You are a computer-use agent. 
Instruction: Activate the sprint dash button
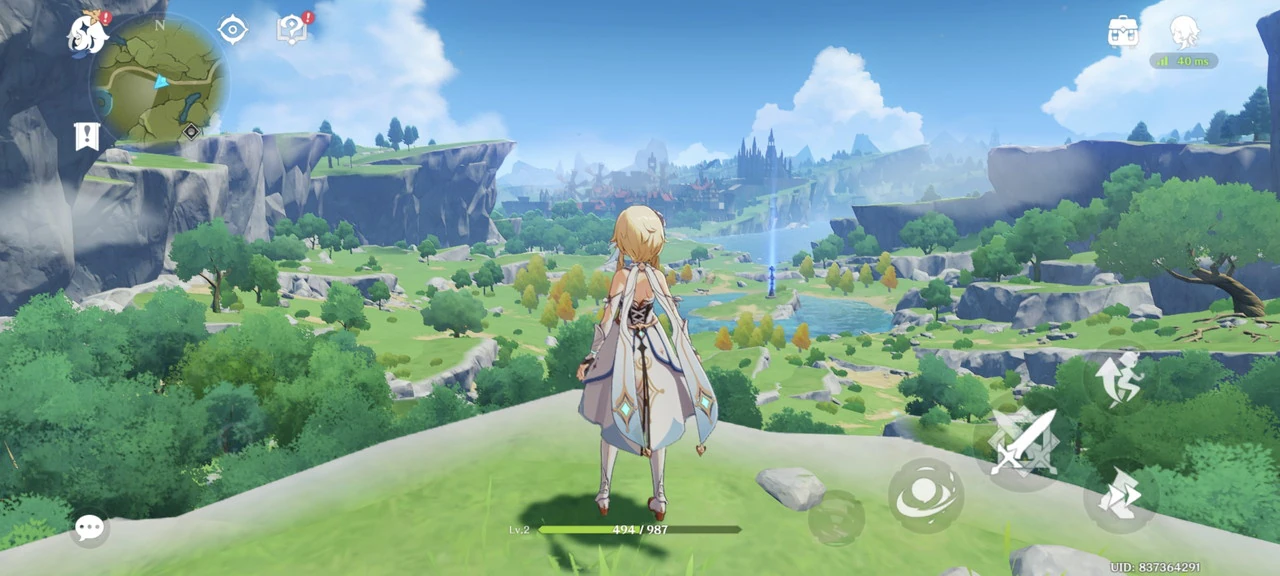tap(1120, 496)
